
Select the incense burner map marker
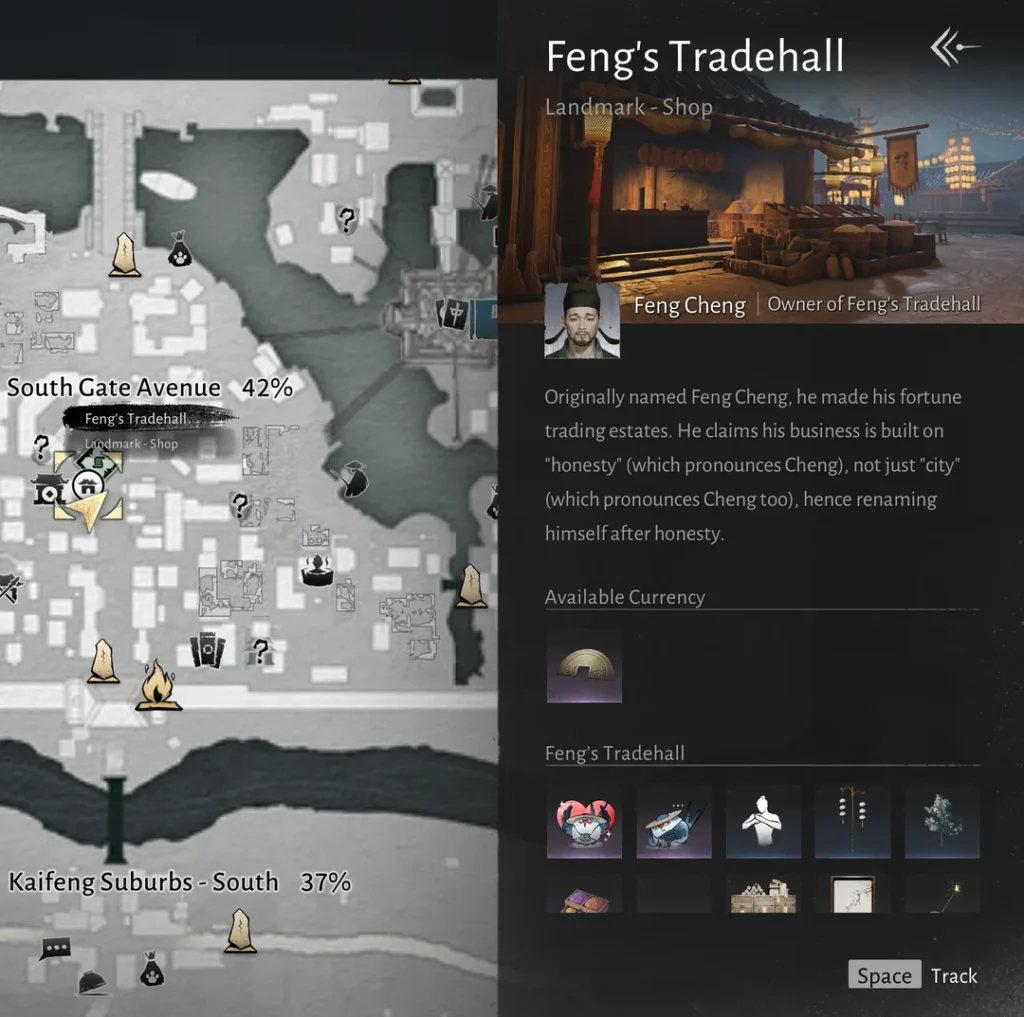click(317, 570)
